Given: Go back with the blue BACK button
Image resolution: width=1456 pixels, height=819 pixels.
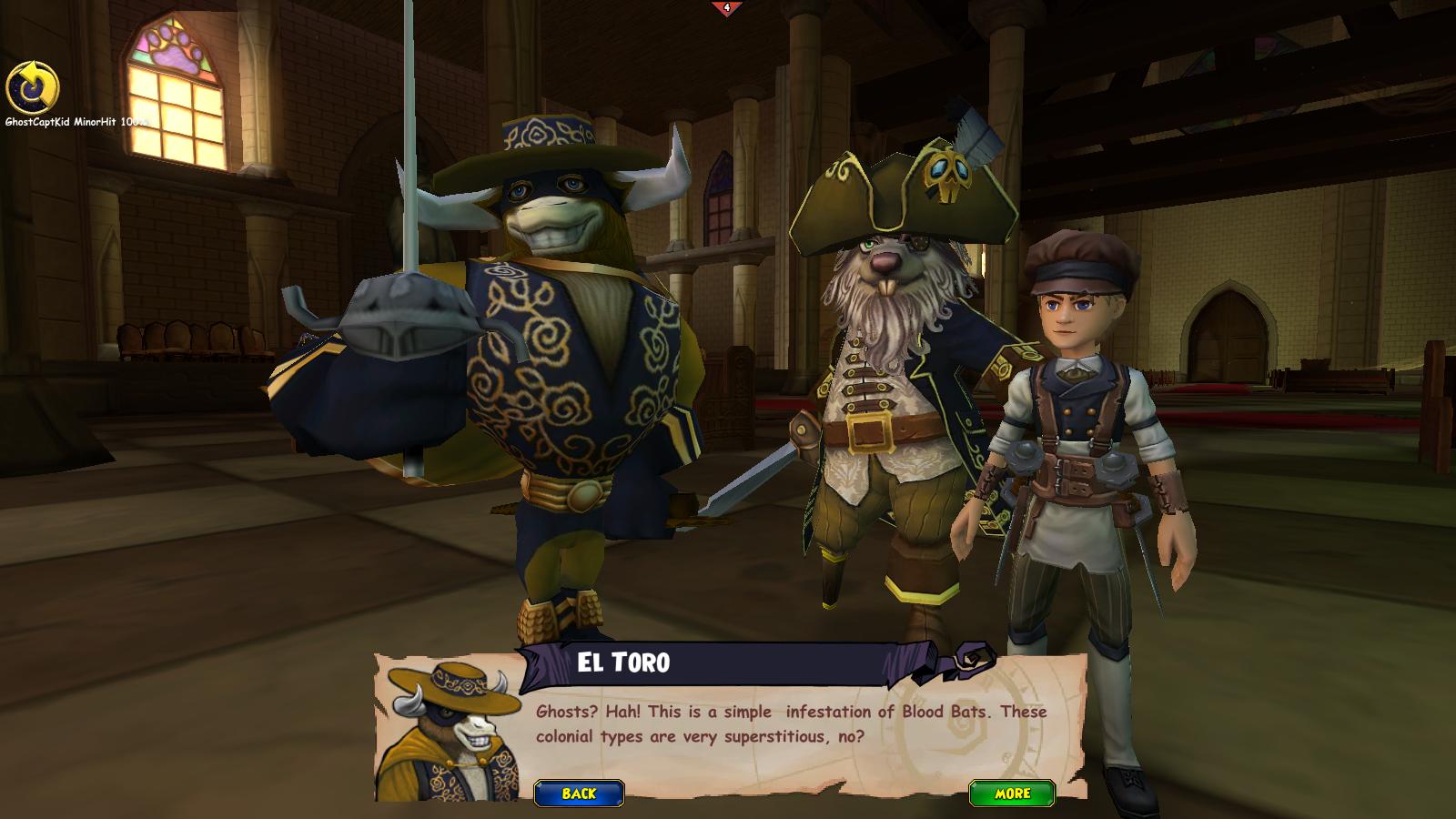Looking at the screenshot, I should click(x=579, y=794).
